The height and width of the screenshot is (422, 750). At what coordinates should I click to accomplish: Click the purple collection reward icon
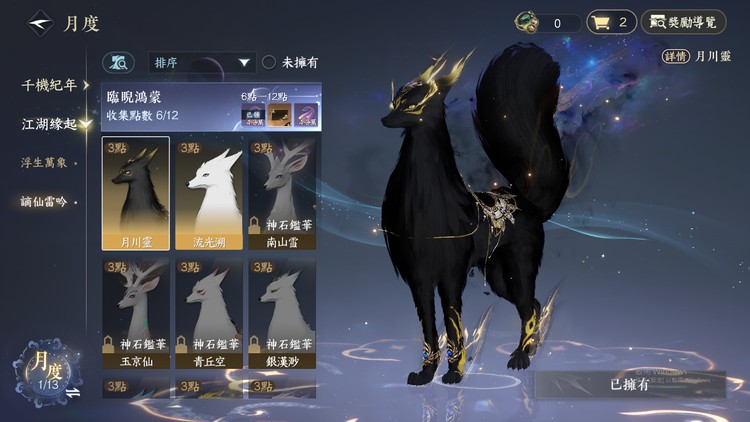305,115
